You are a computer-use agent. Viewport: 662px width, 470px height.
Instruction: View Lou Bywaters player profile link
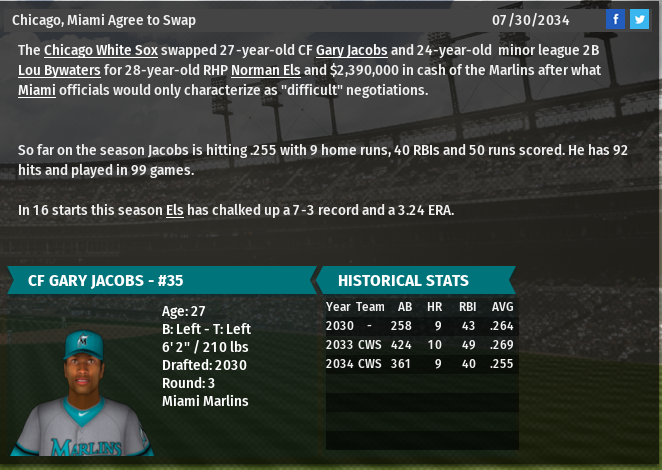coord(55,70)
